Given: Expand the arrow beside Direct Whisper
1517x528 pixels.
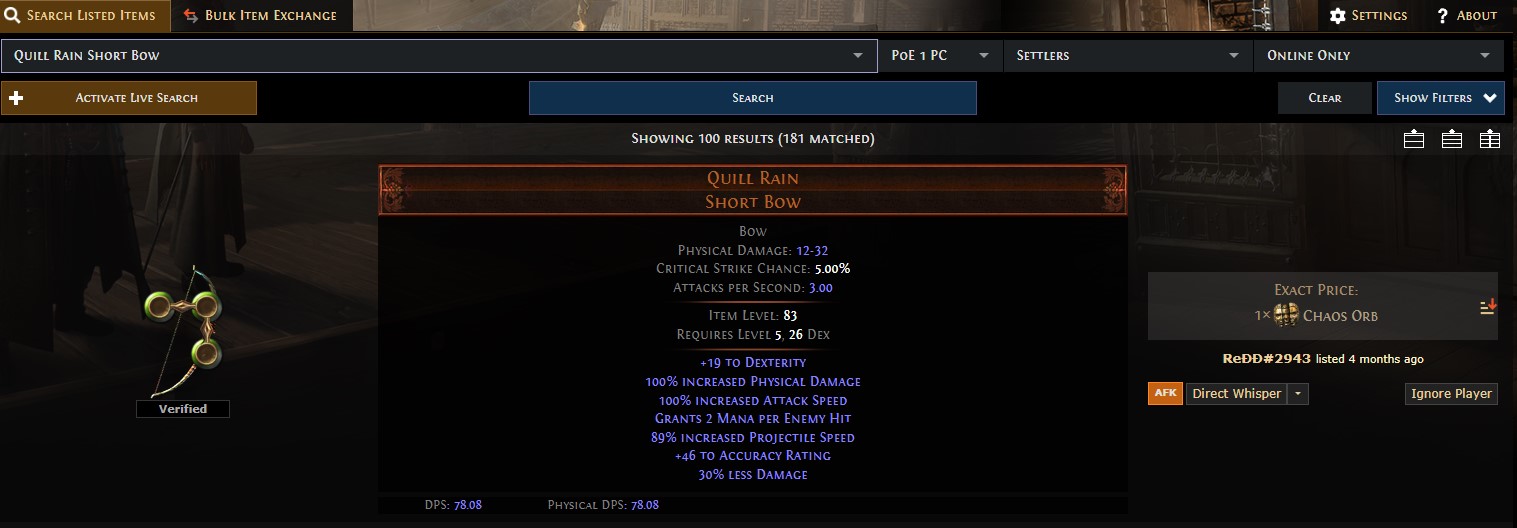Looking at the screenshot, I should (x=1298, y=394).
